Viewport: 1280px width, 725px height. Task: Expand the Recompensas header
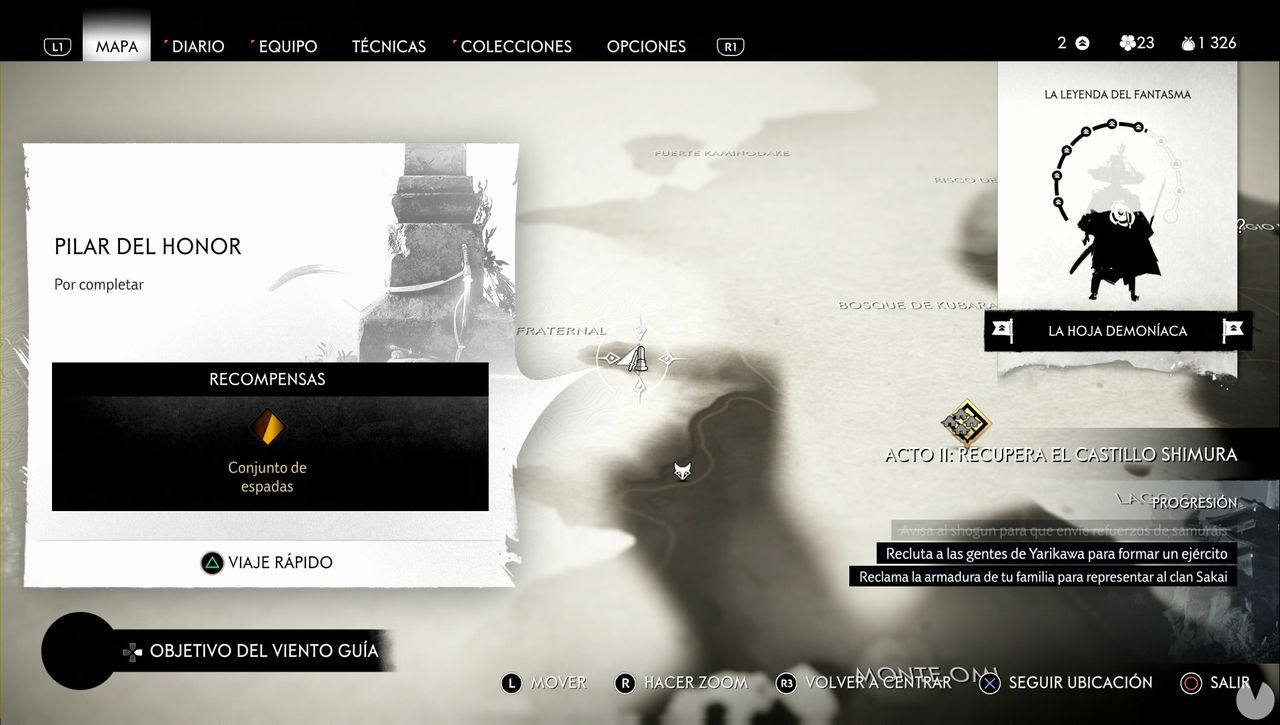[x=270, y=379]
